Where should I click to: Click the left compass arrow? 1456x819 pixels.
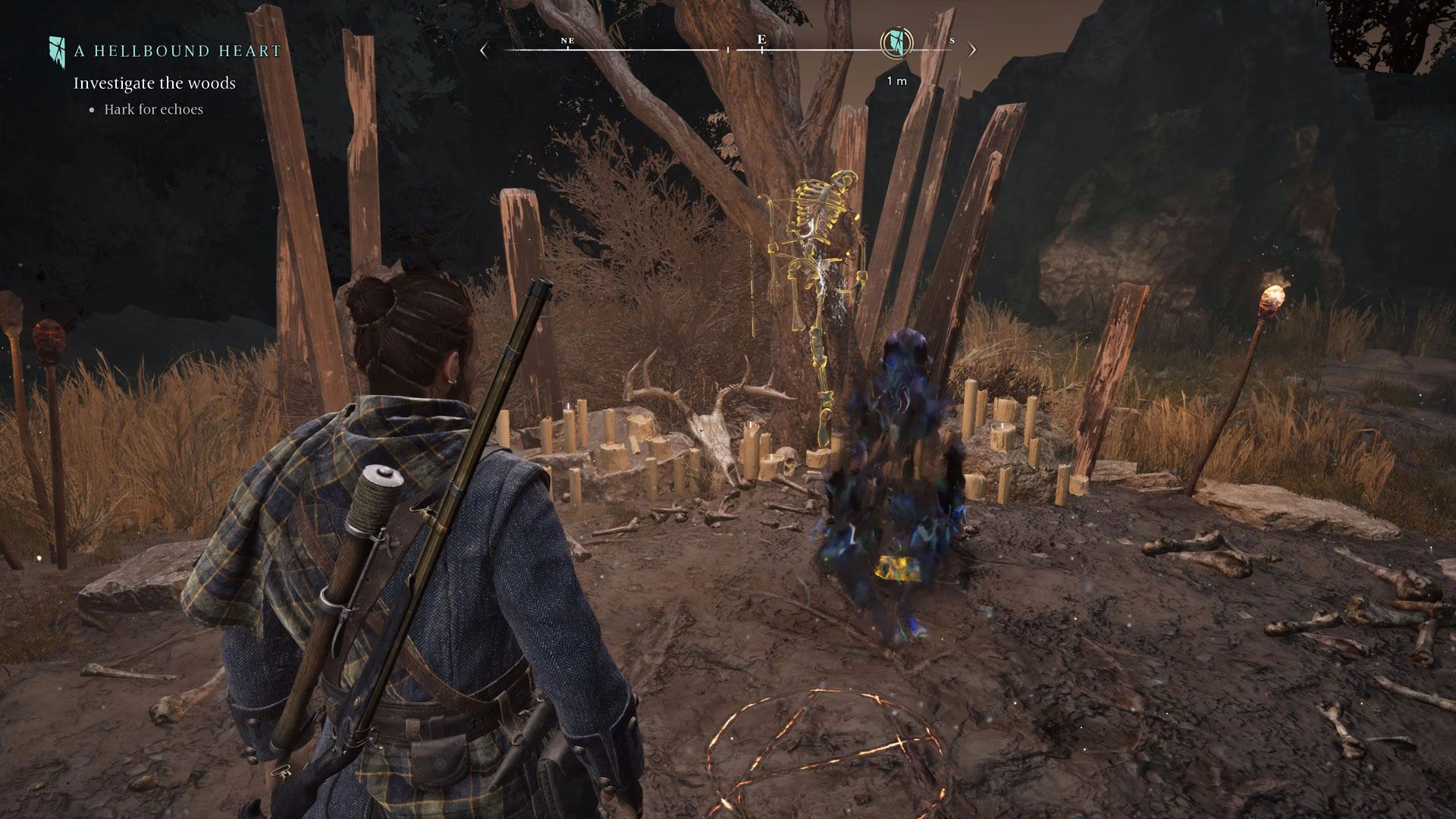pyautogui.click(x=485, y=51)
